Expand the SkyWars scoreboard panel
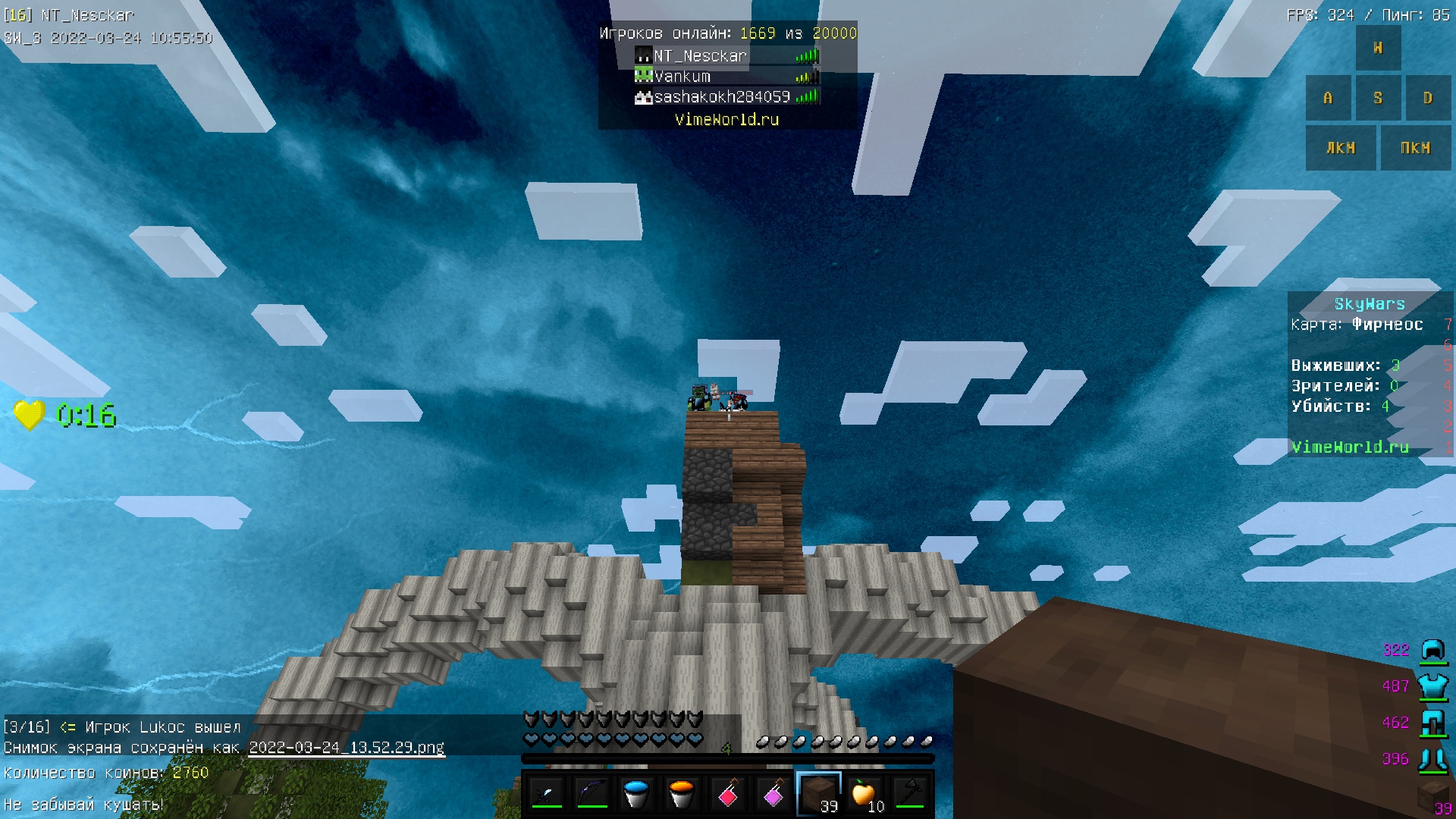The width and height of the screenshot is (1456, 819). point(1370,303)
